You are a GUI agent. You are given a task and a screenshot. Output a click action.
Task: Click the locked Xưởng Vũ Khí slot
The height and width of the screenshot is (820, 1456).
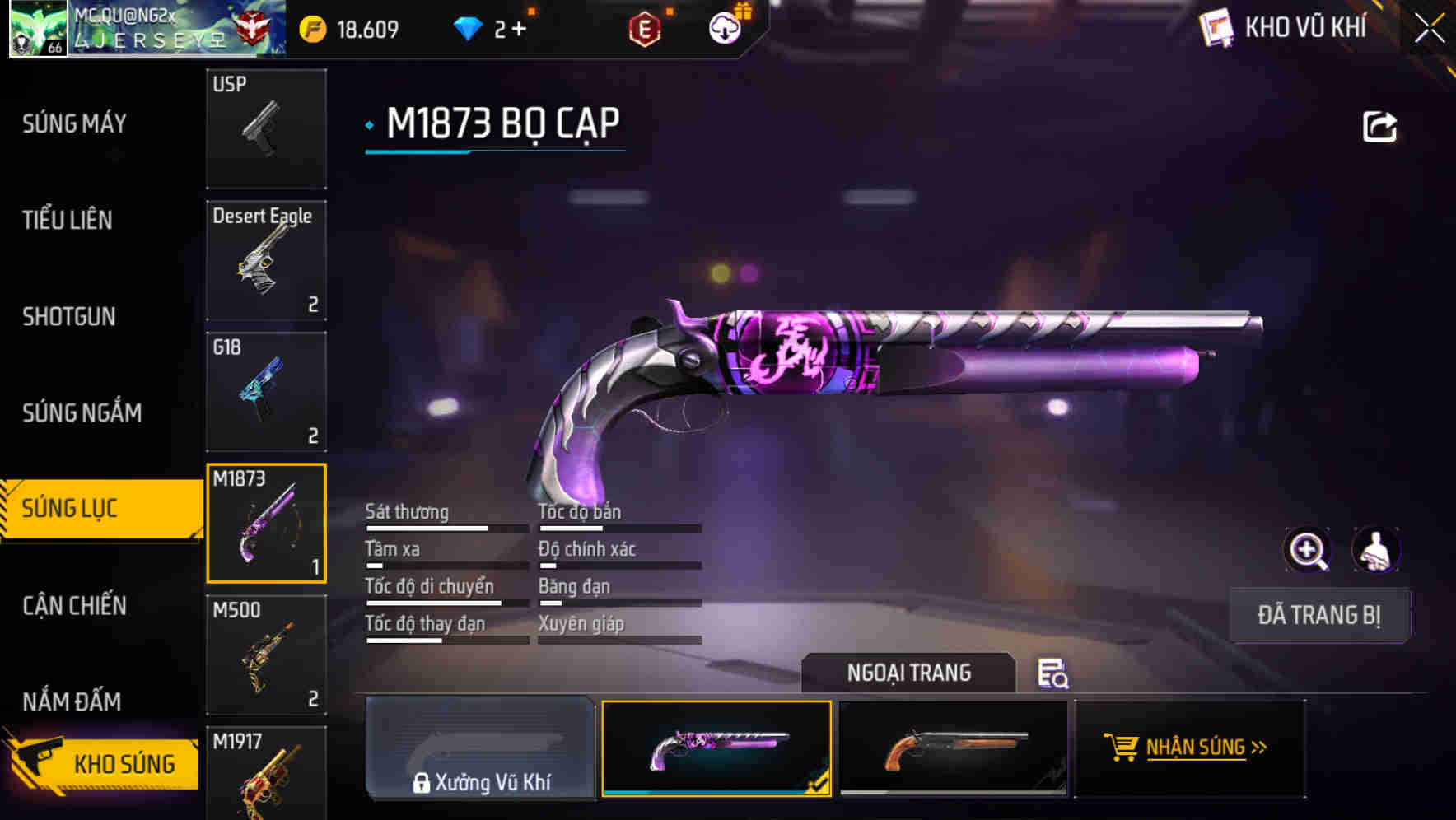click(480, 749)
